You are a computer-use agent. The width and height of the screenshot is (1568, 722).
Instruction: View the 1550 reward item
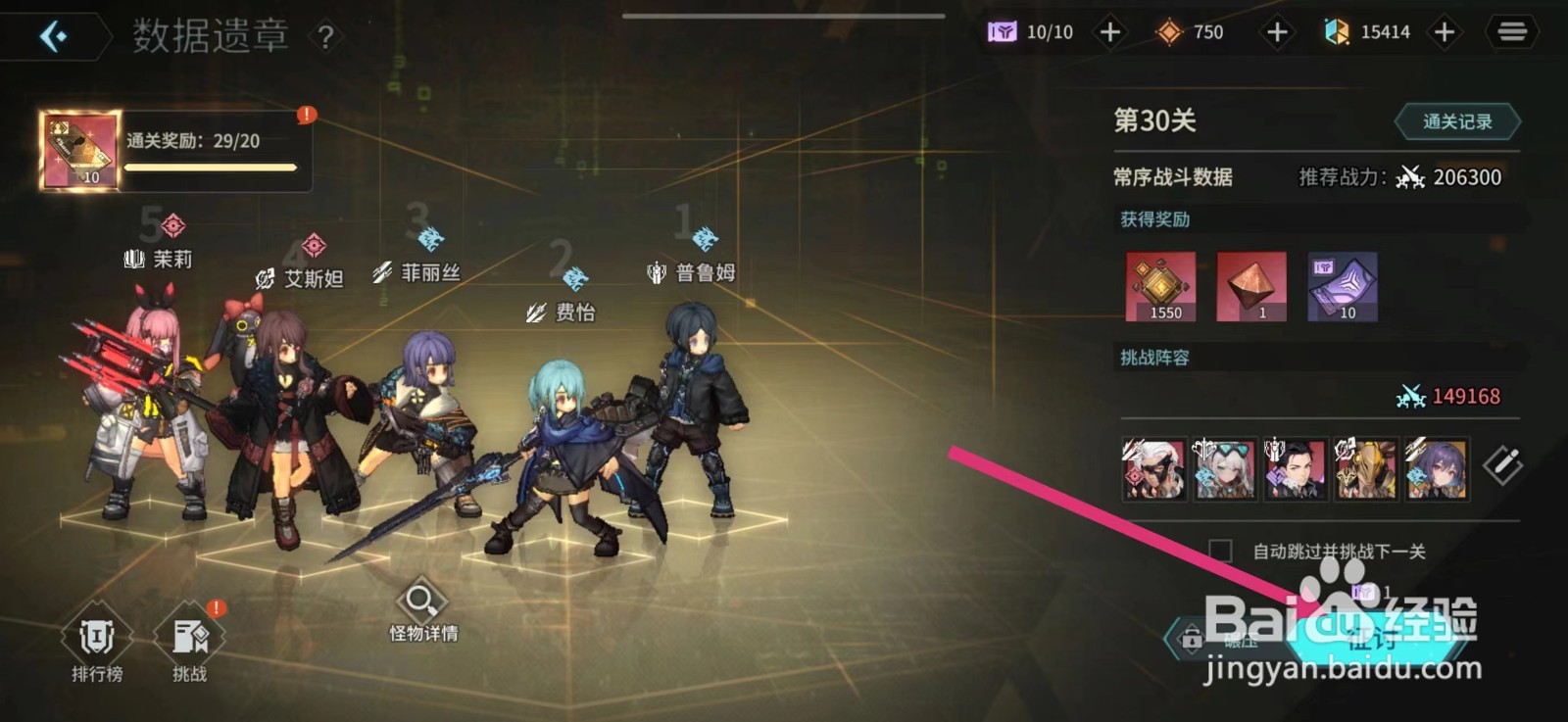click(x=1161, y=287)
